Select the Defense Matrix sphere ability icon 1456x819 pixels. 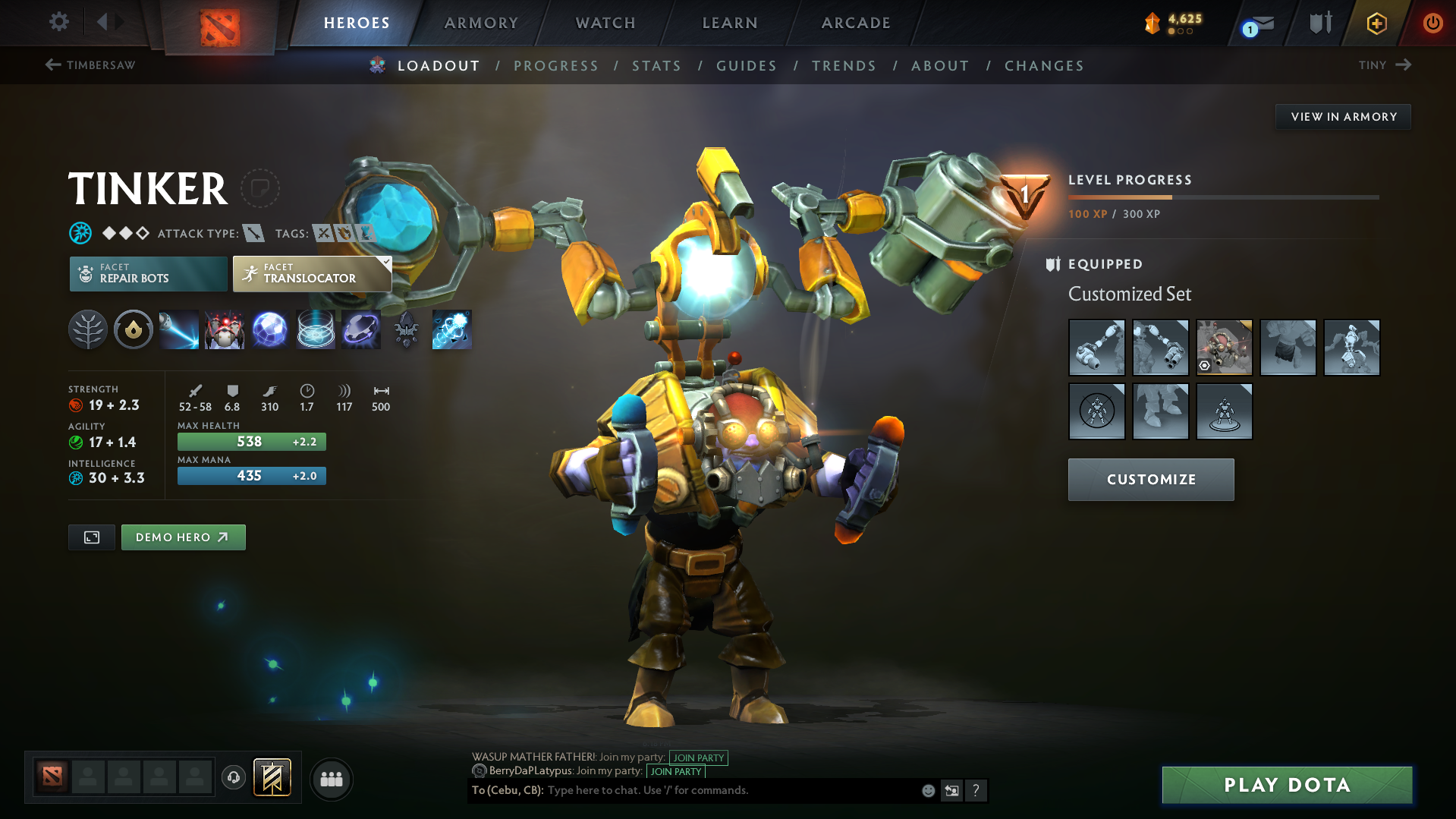click(269, 329)
